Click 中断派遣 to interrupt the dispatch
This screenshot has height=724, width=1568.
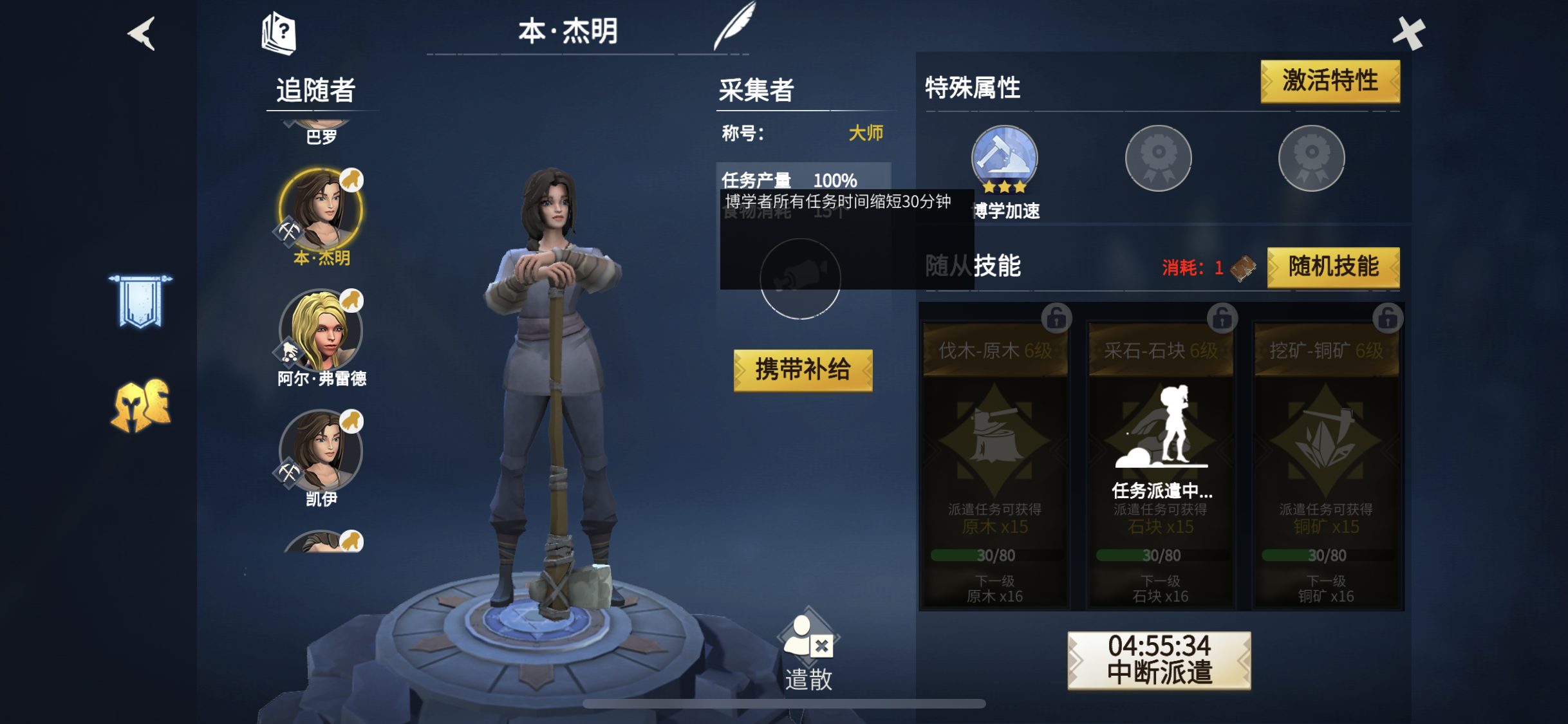click(x=1161, y=660)
